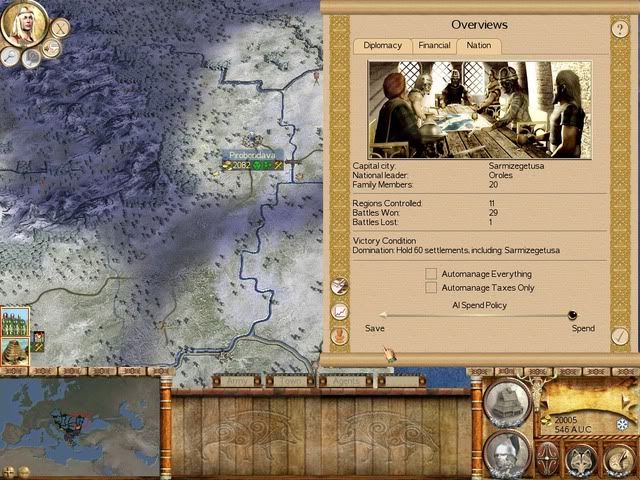Image resolution: width=640 pixels, height=480 pixels.
Task: Select the Nation tab
Action: (480, 45)
